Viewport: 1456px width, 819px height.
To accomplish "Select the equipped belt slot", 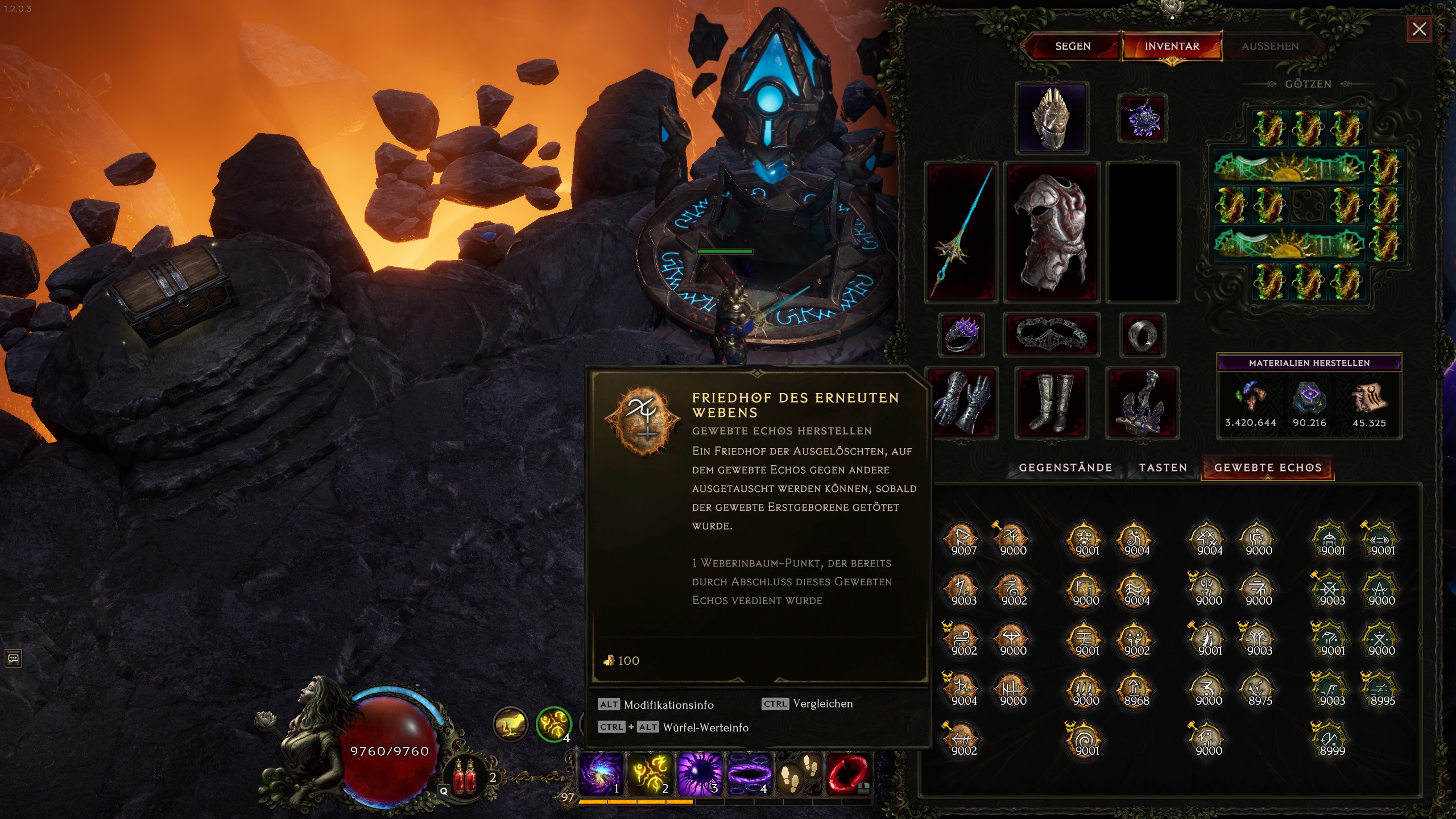I will coord(1052,334).
